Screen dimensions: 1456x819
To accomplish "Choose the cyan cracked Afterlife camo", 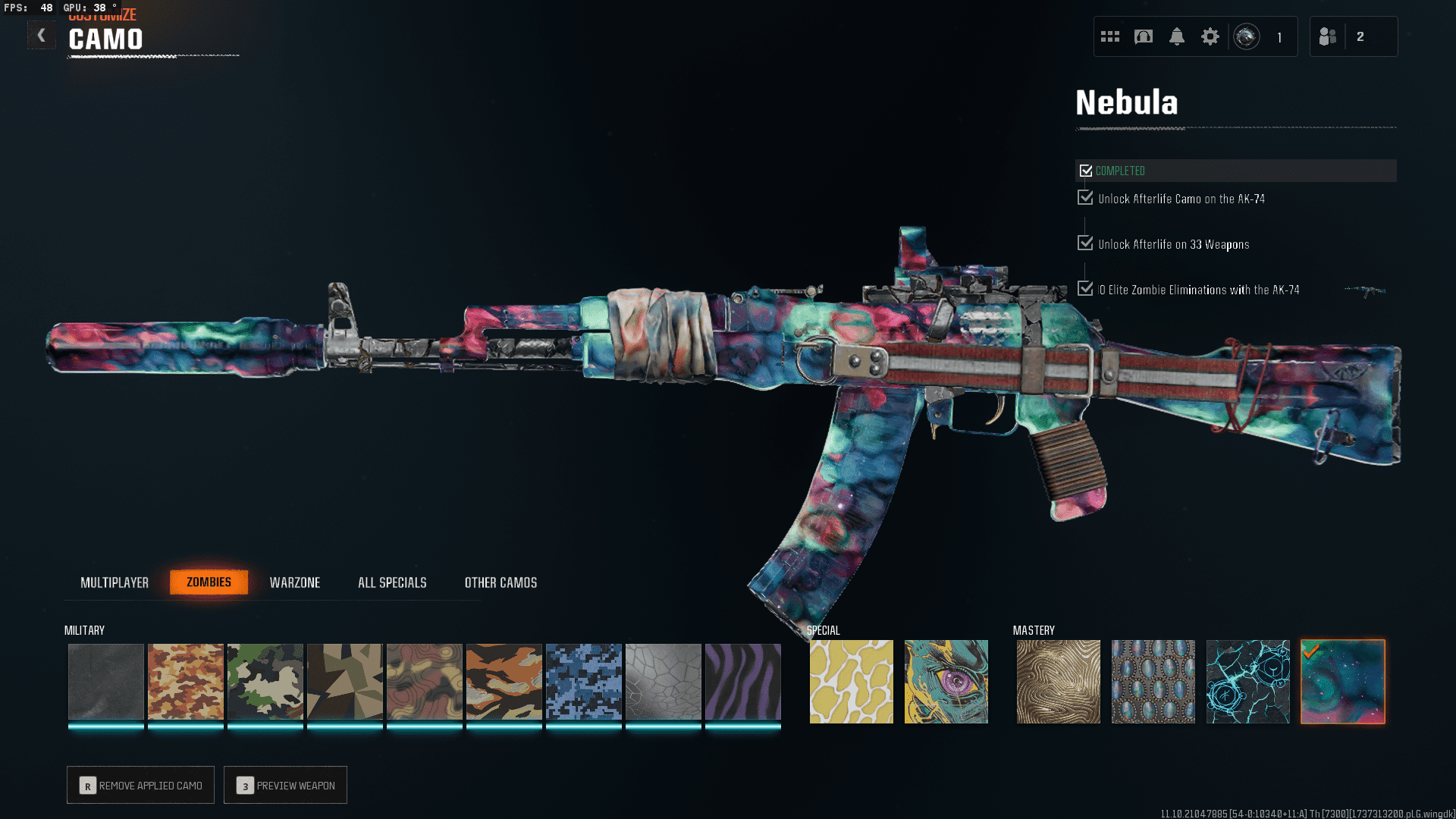I will 1247,682.
